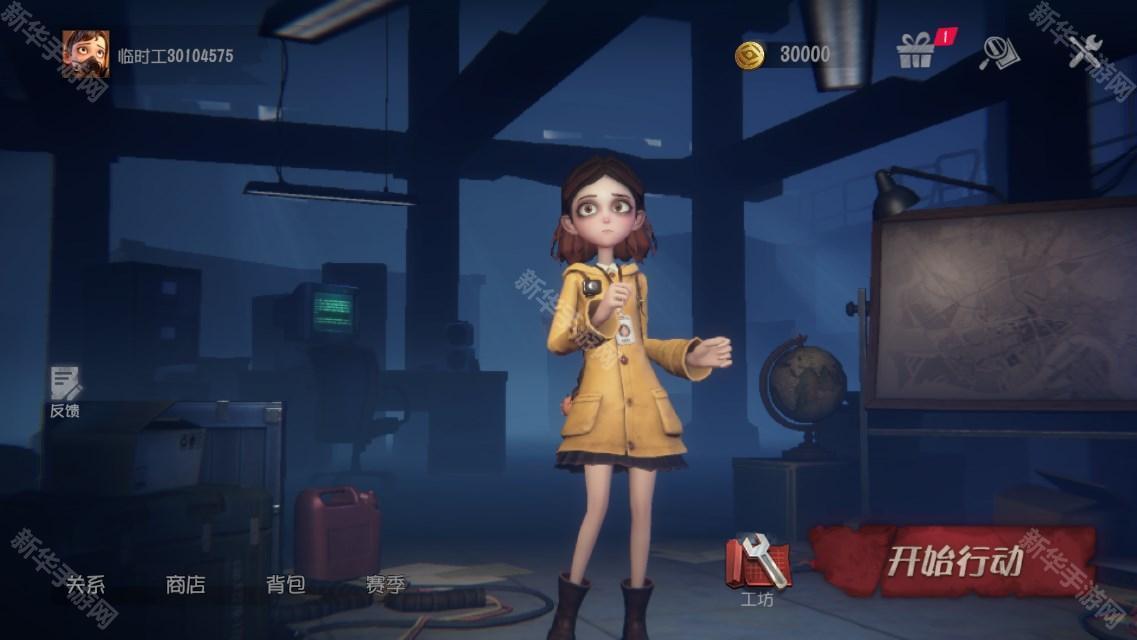Open the 赛季 season menu

coord(385,585)
